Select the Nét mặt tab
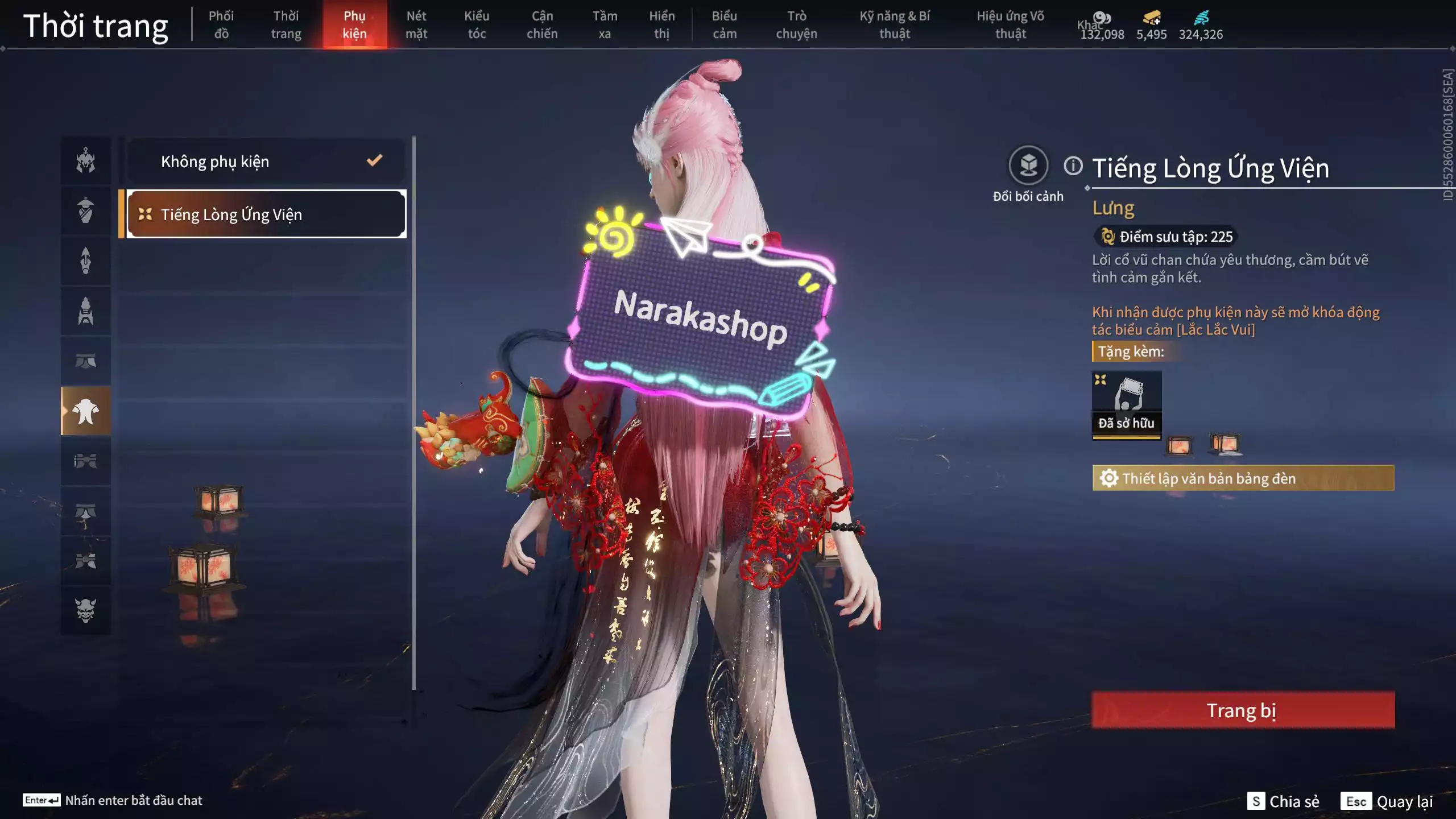The height and width of the screenshot is (819, 1456). (x=416, y=24)
